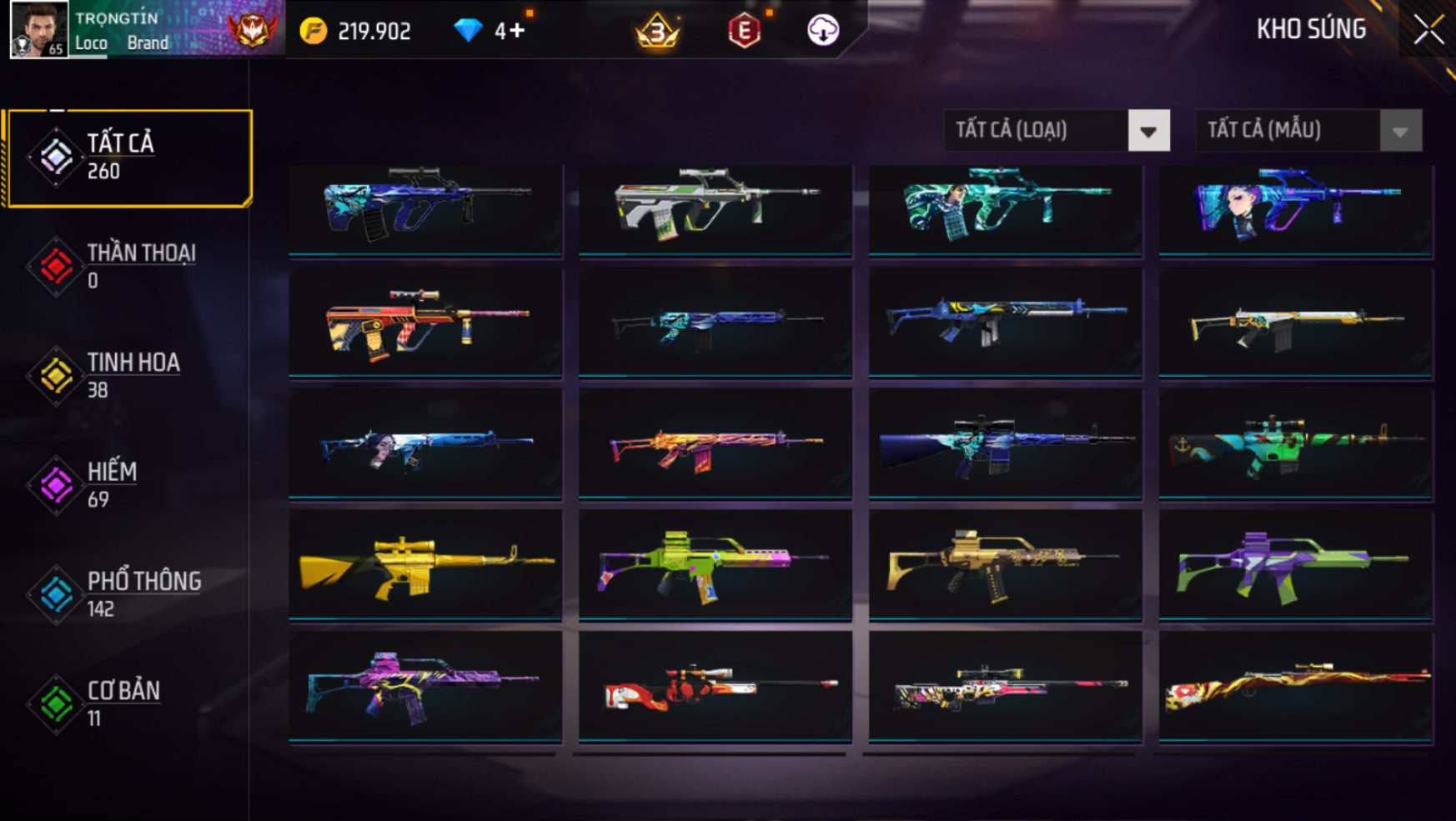Select the red and white sniper skin

715,686
